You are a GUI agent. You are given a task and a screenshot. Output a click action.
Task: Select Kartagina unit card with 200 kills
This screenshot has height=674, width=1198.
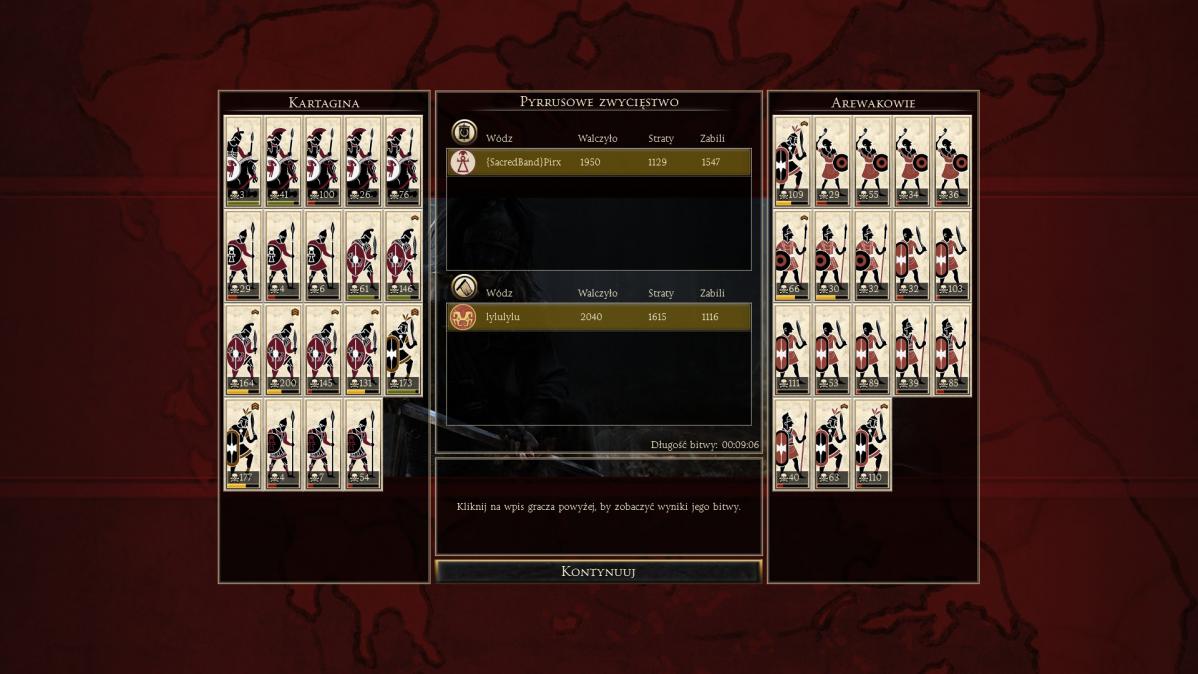[283, 350]
